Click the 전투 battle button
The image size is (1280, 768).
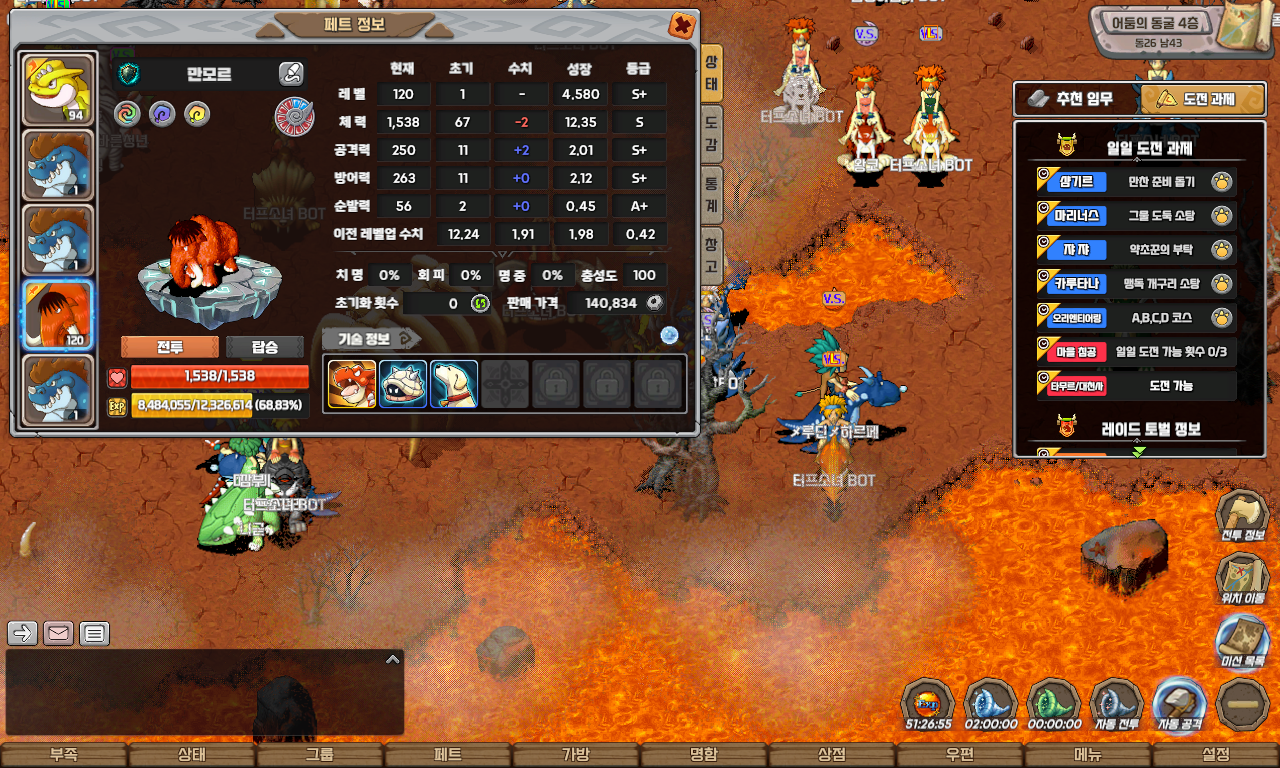(x=169, y=347)
